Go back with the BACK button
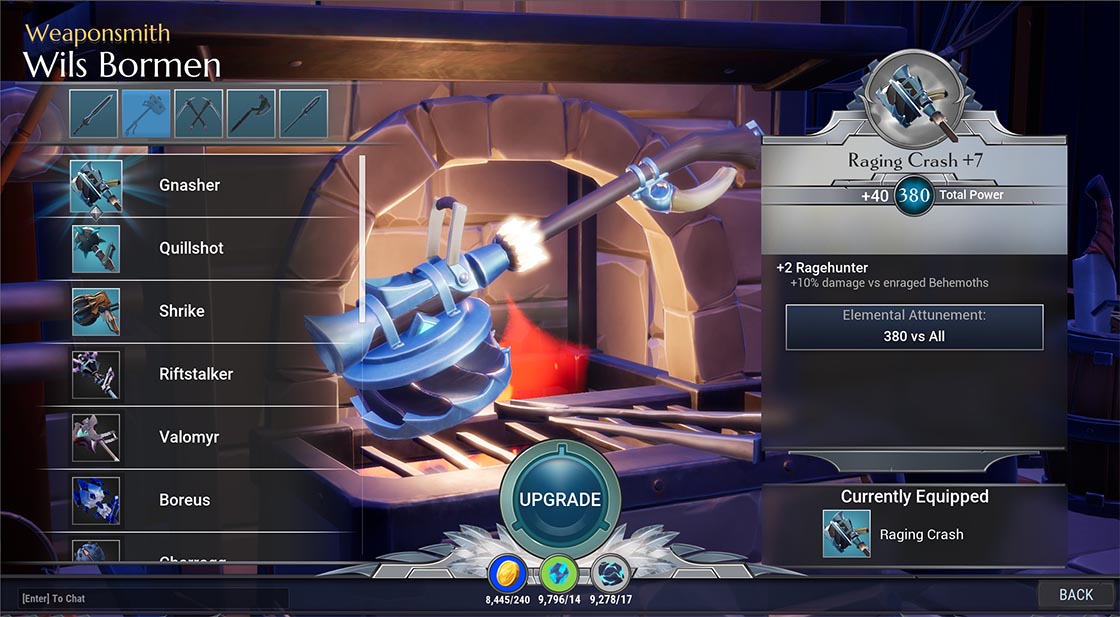 pos(1076,595)
